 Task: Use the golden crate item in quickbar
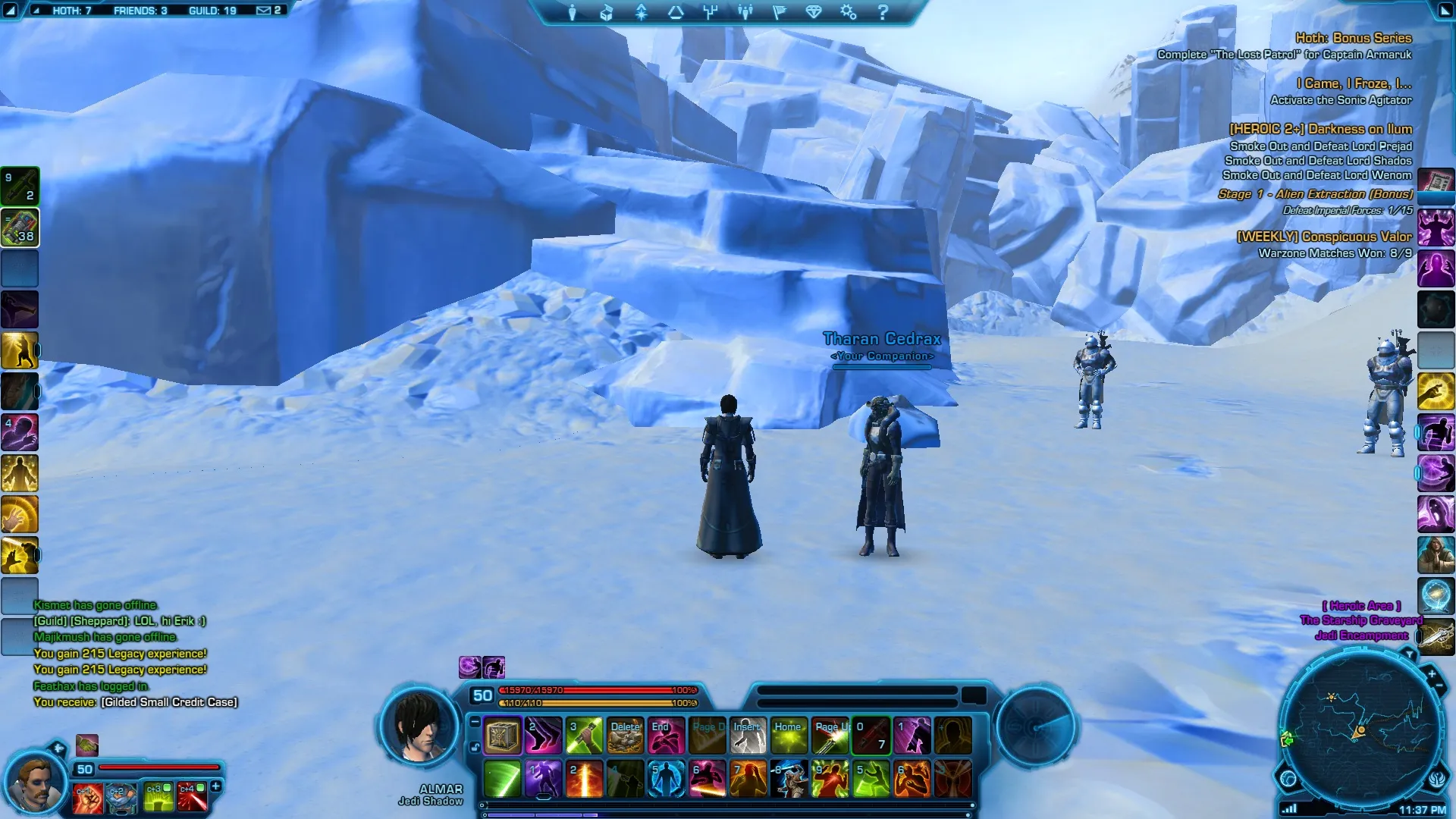(502, 736)
